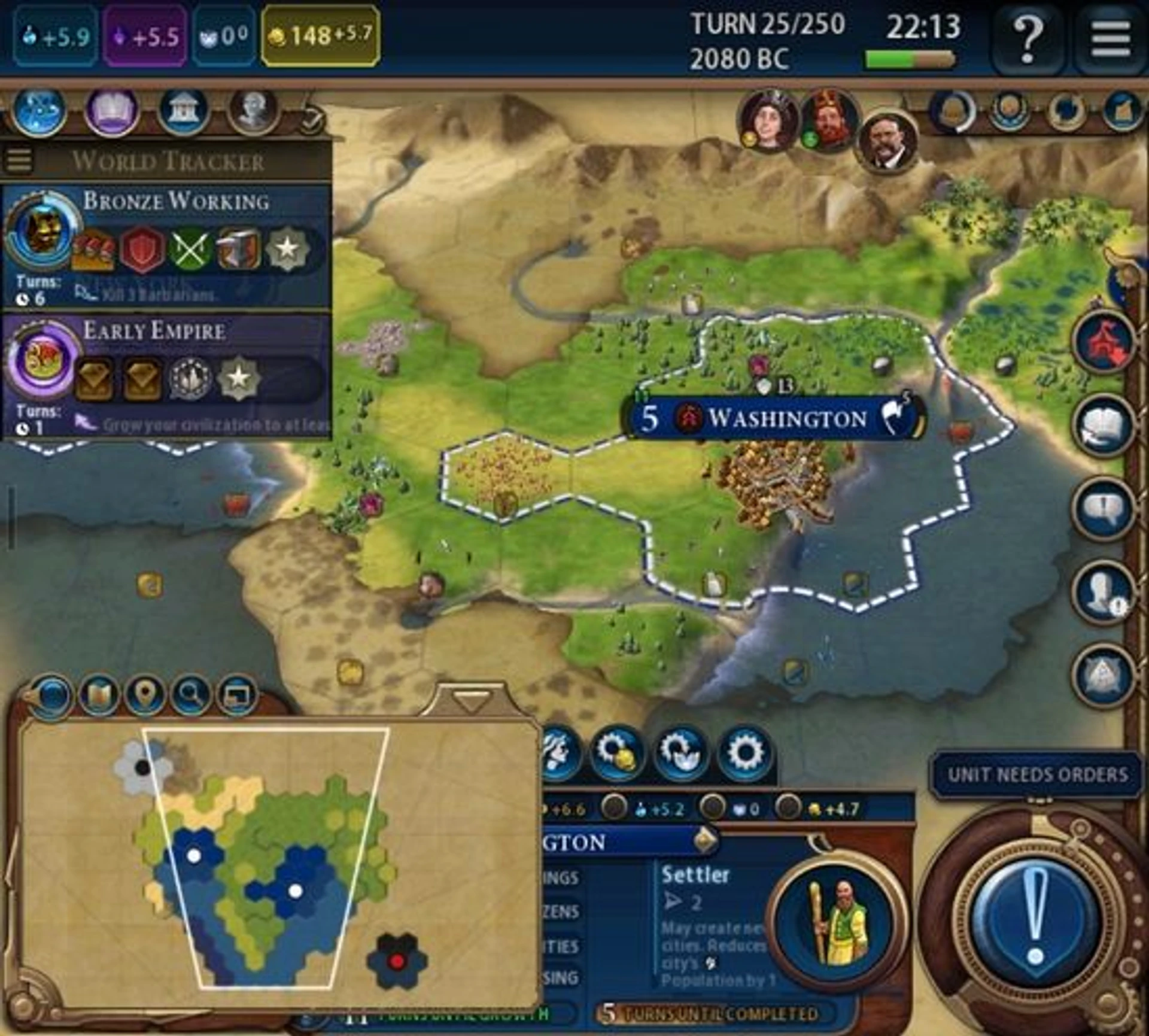
Task: Open the great people bust icon
Action: click(254, 110)
